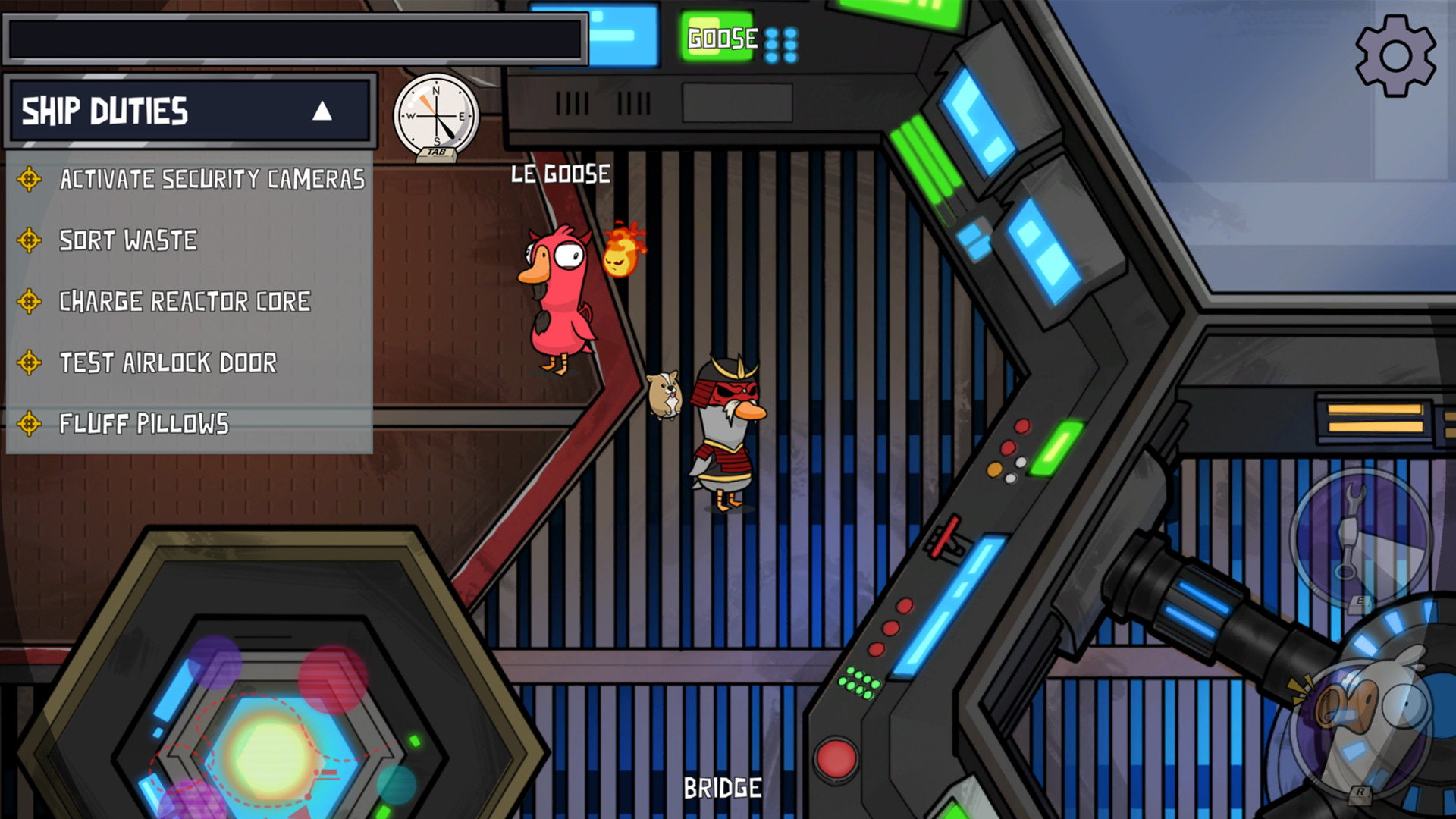Select the crosshair icon beside Charge Reactor Core

click(x=29, y=301)
